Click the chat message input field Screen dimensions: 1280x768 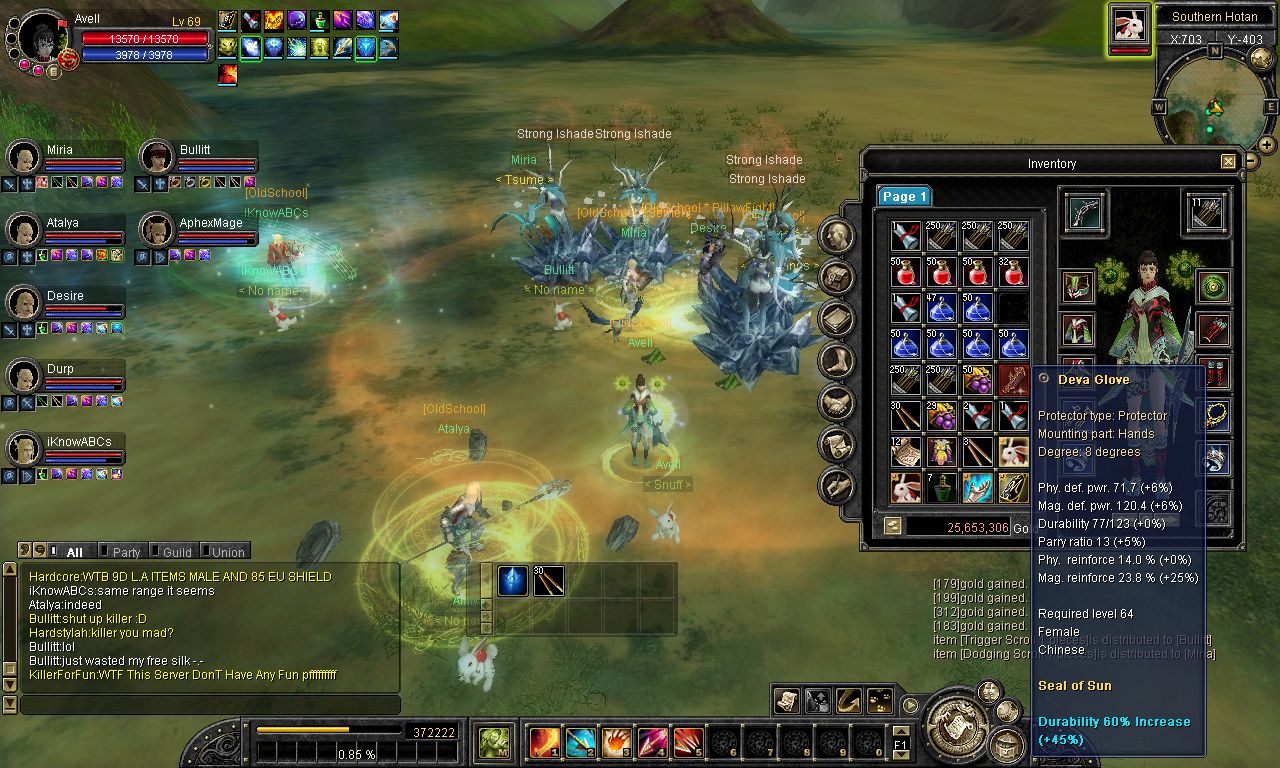(x=210, y=705)
